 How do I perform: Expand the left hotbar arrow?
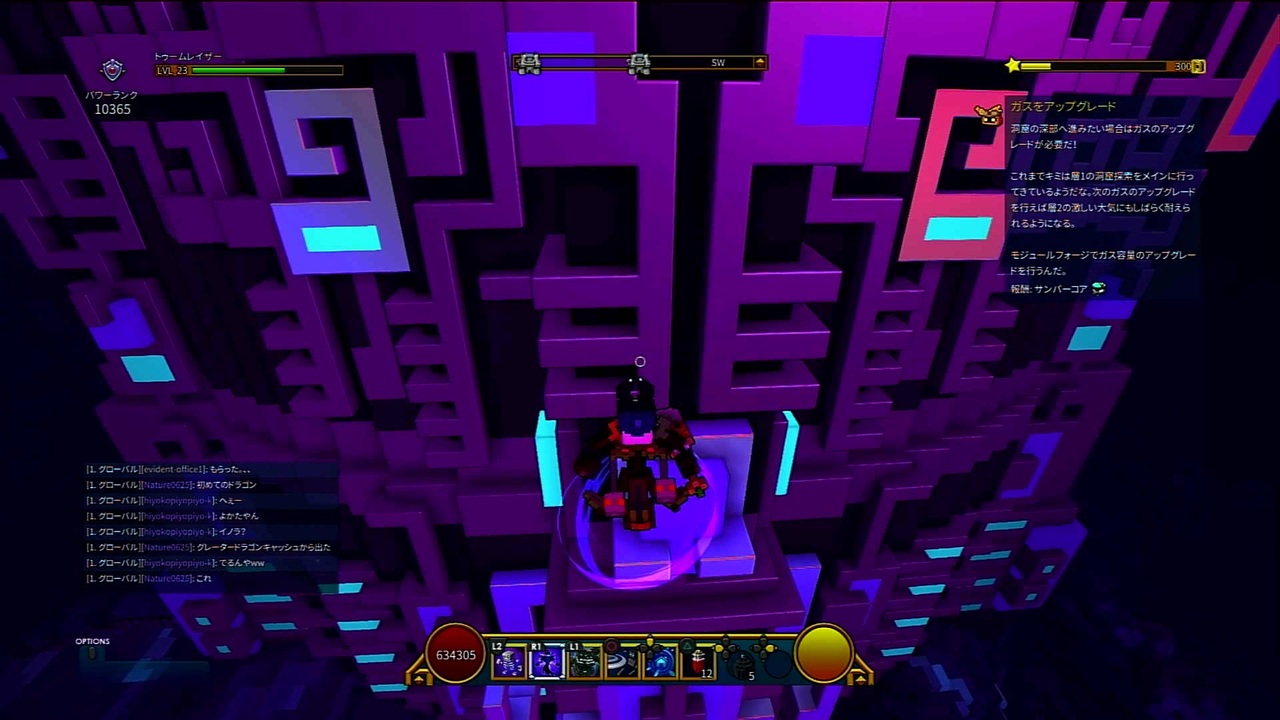click(x=420, y=676)
